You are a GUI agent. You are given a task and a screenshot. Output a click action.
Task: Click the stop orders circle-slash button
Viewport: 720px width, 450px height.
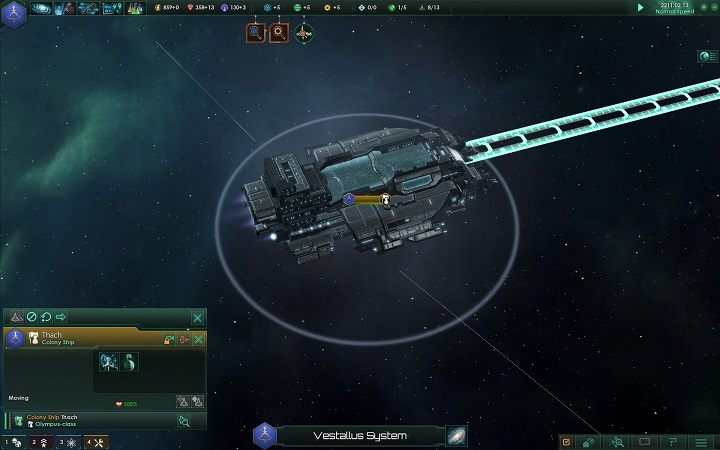coord(31,317)
